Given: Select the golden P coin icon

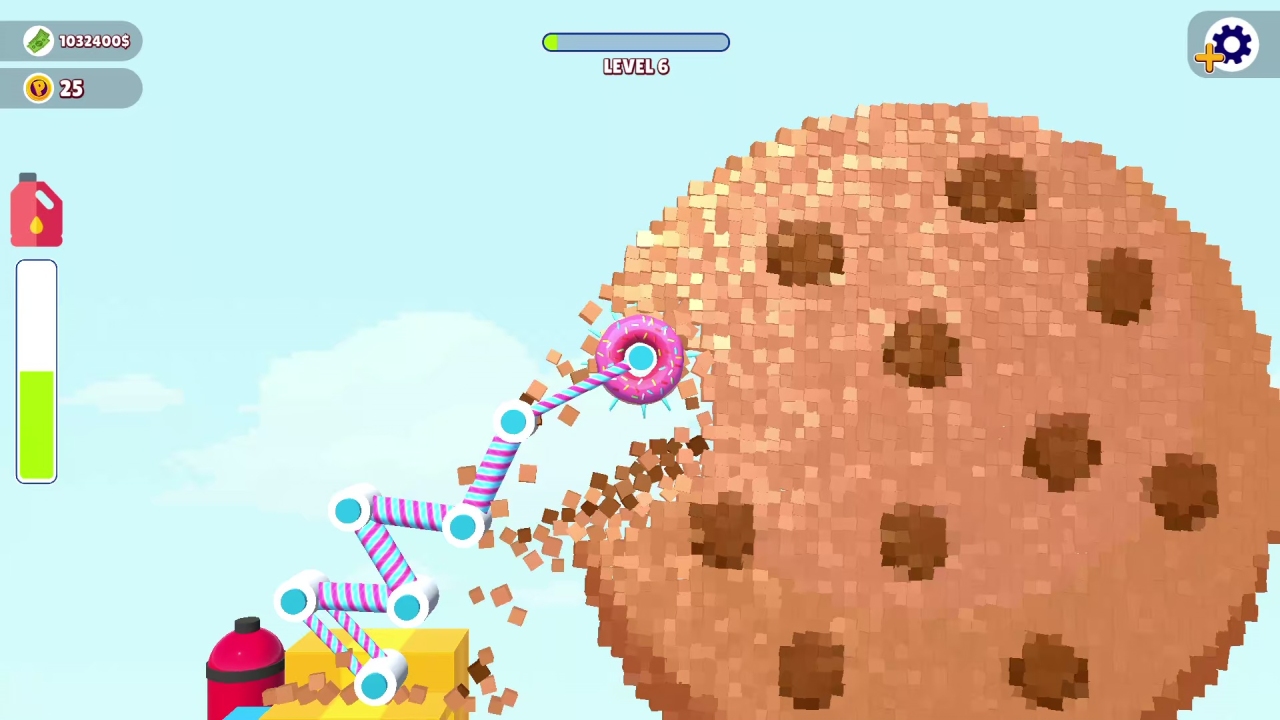Looking at the screenshot, I should (x=38, y=88).
